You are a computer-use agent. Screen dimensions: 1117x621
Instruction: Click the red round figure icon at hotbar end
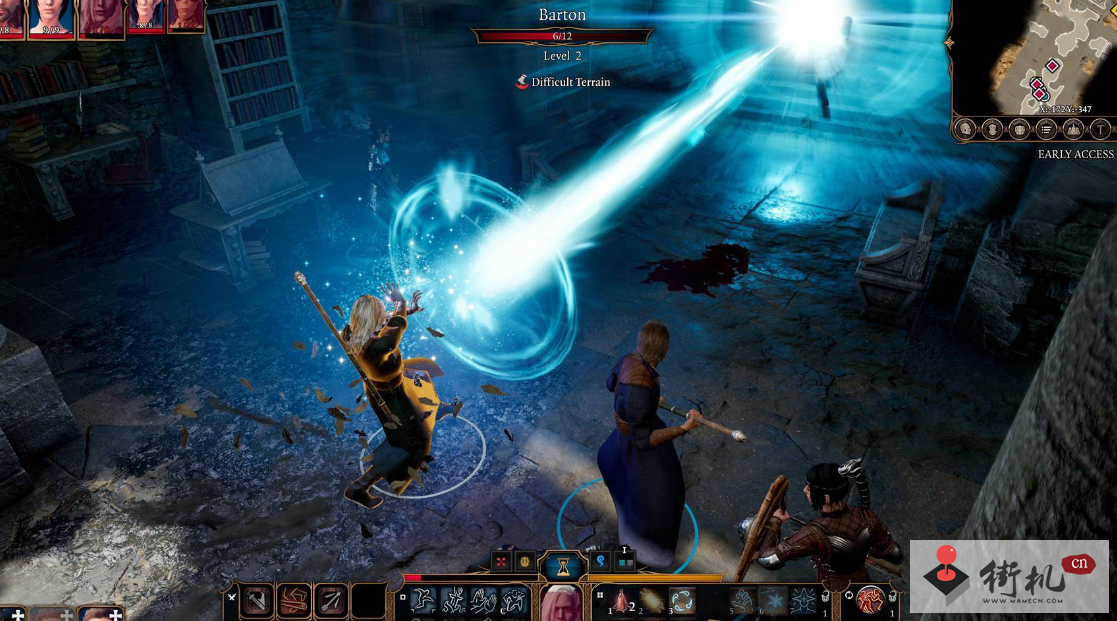pyautogui.click(x=870, y=600)
